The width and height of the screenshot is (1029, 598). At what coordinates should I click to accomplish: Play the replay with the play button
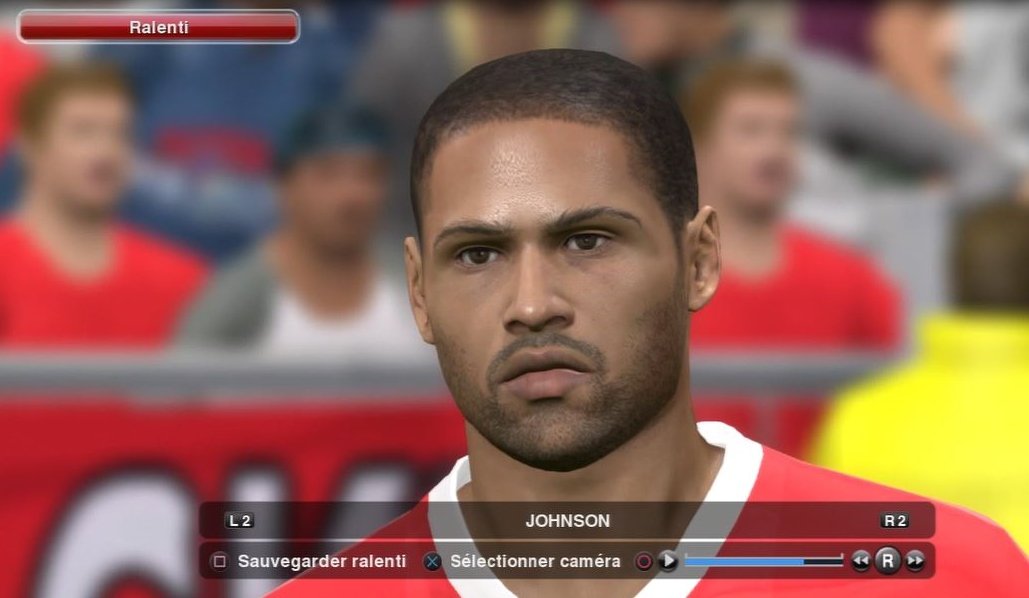pyautogui.click(x=668, y=562)
